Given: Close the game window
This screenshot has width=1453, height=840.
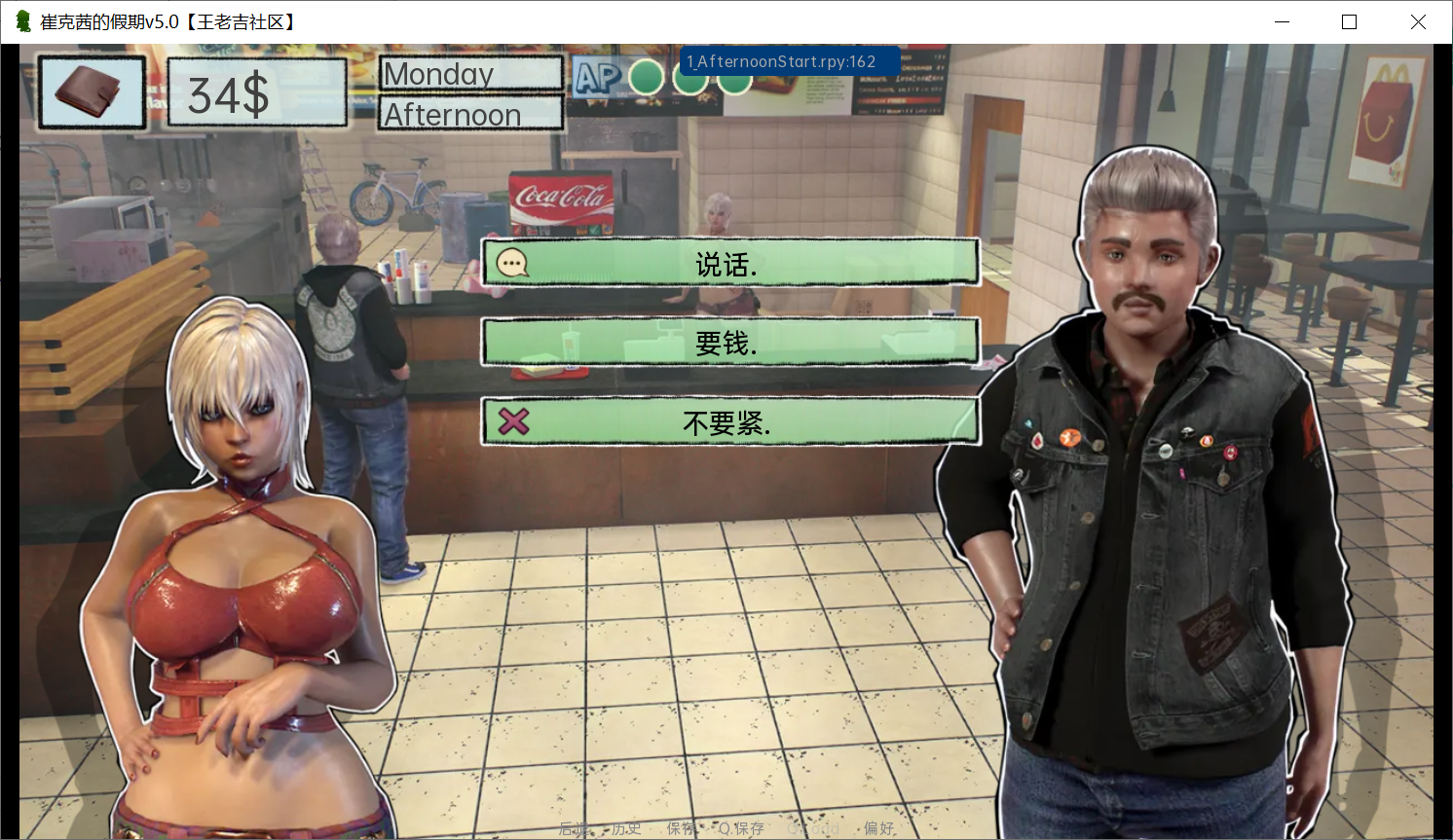Looking at the screenshot, I should (1418, 21).
